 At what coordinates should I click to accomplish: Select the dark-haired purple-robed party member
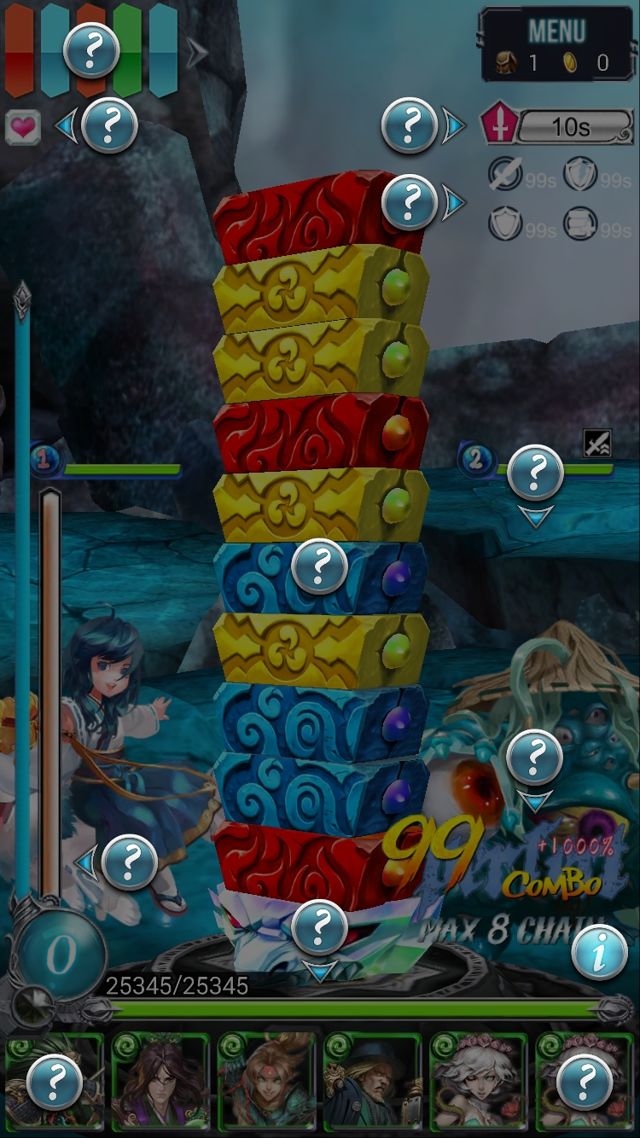click(x=160, y=1082)
